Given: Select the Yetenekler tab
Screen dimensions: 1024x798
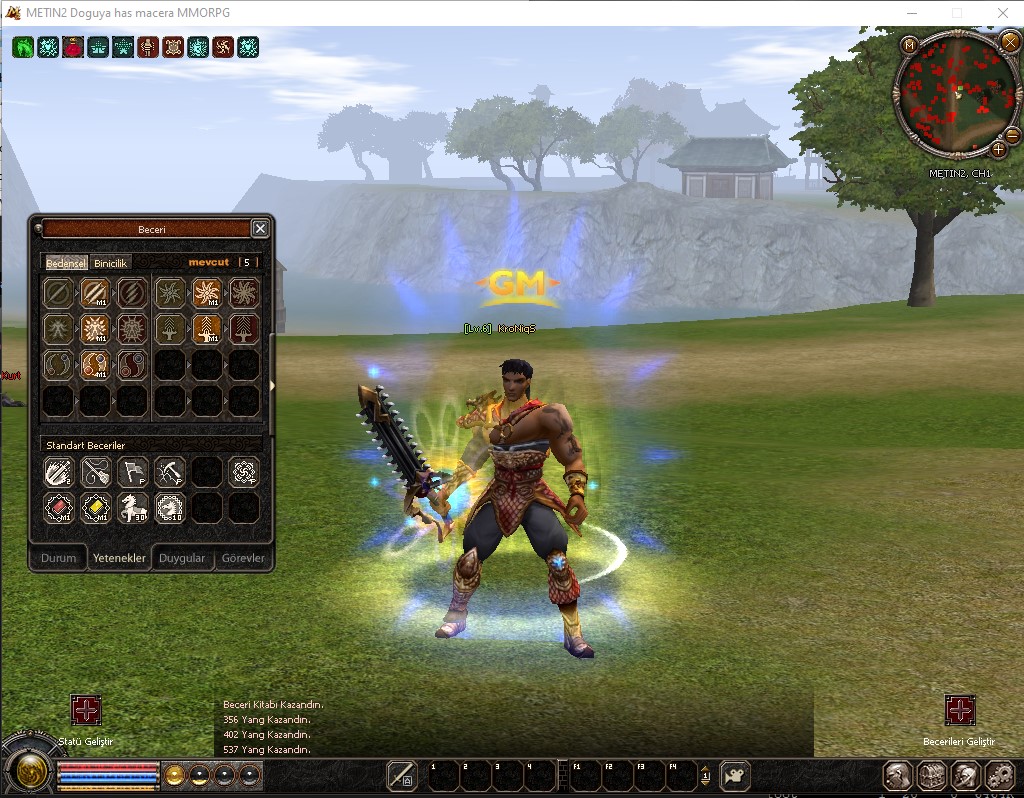Looking at the screenshot, I should [x=119, y=558].
